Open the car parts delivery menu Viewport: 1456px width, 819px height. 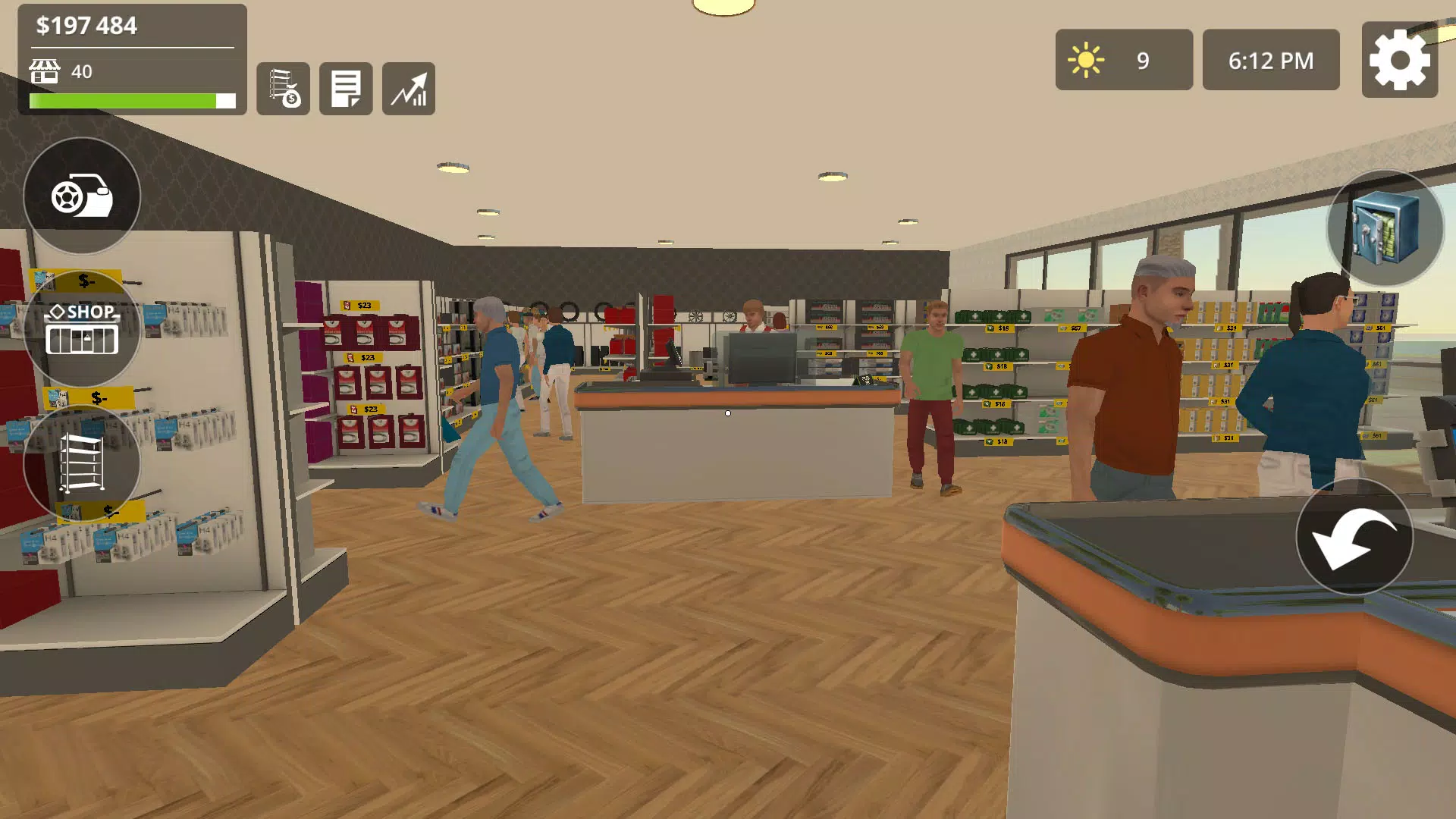(x=82, y=196)
